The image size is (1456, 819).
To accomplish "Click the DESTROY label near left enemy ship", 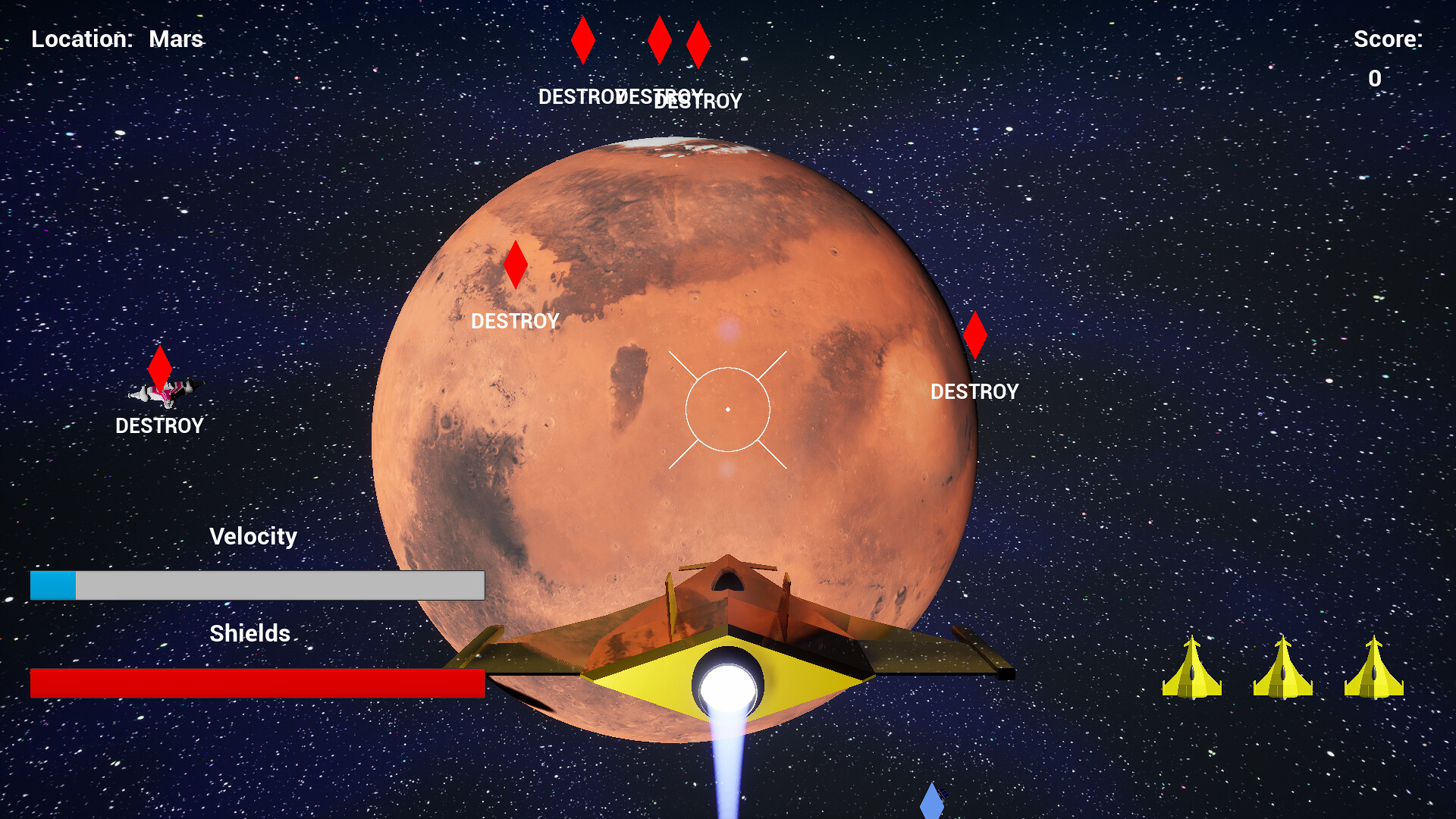I will click(159, 426).
